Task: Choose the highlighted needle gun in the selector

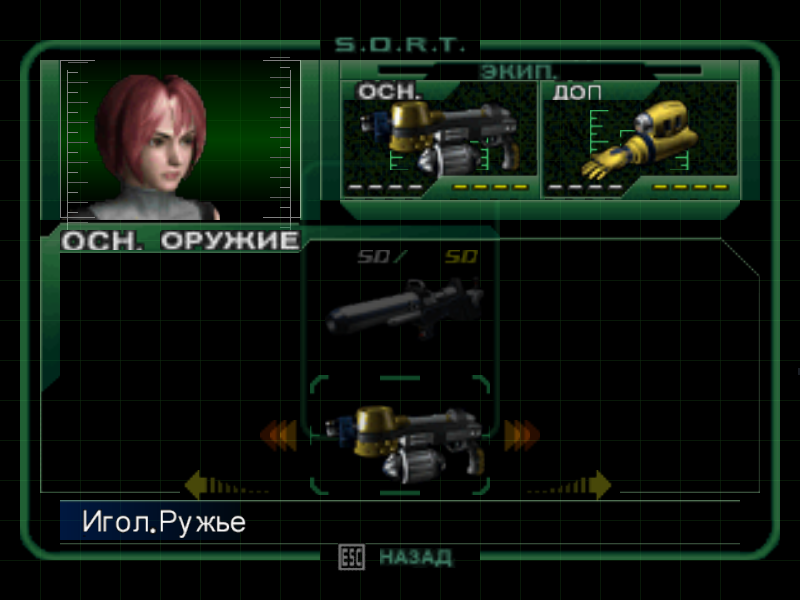Action: [x=400, y=438]
